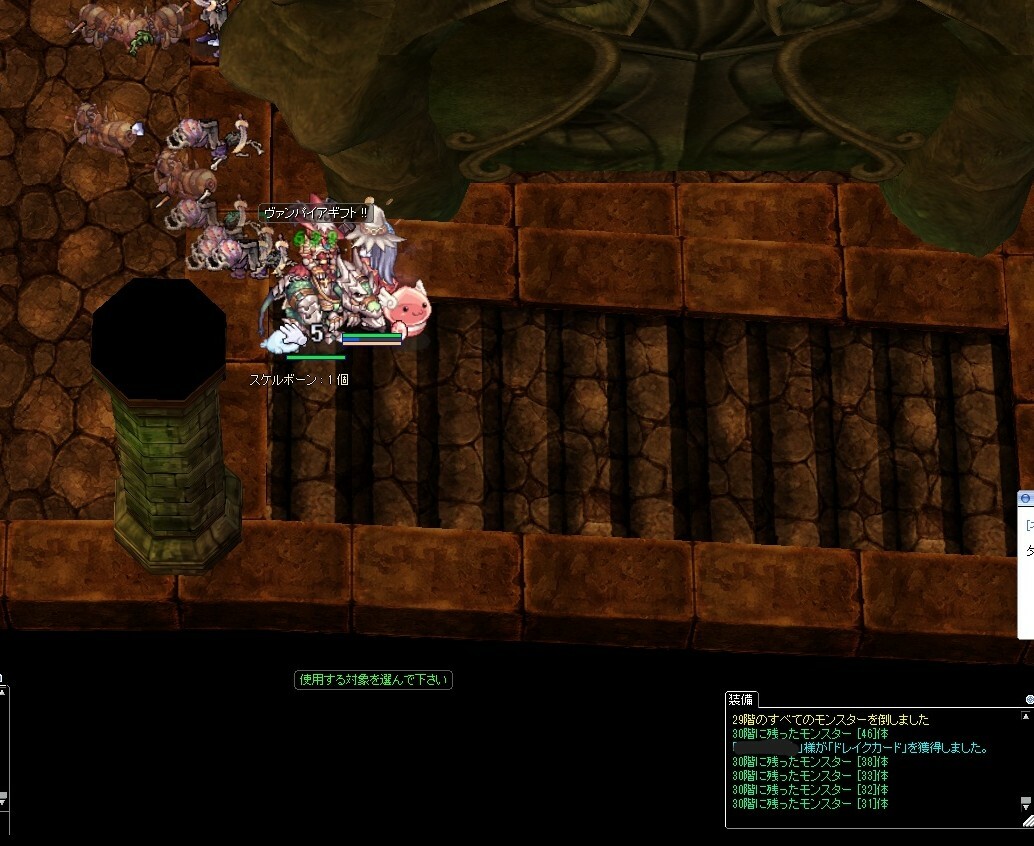Click the chat log scroll-up arrow
Image resolution: width=1034 pixels, height=846 pixels.
tap(1026, 716)
